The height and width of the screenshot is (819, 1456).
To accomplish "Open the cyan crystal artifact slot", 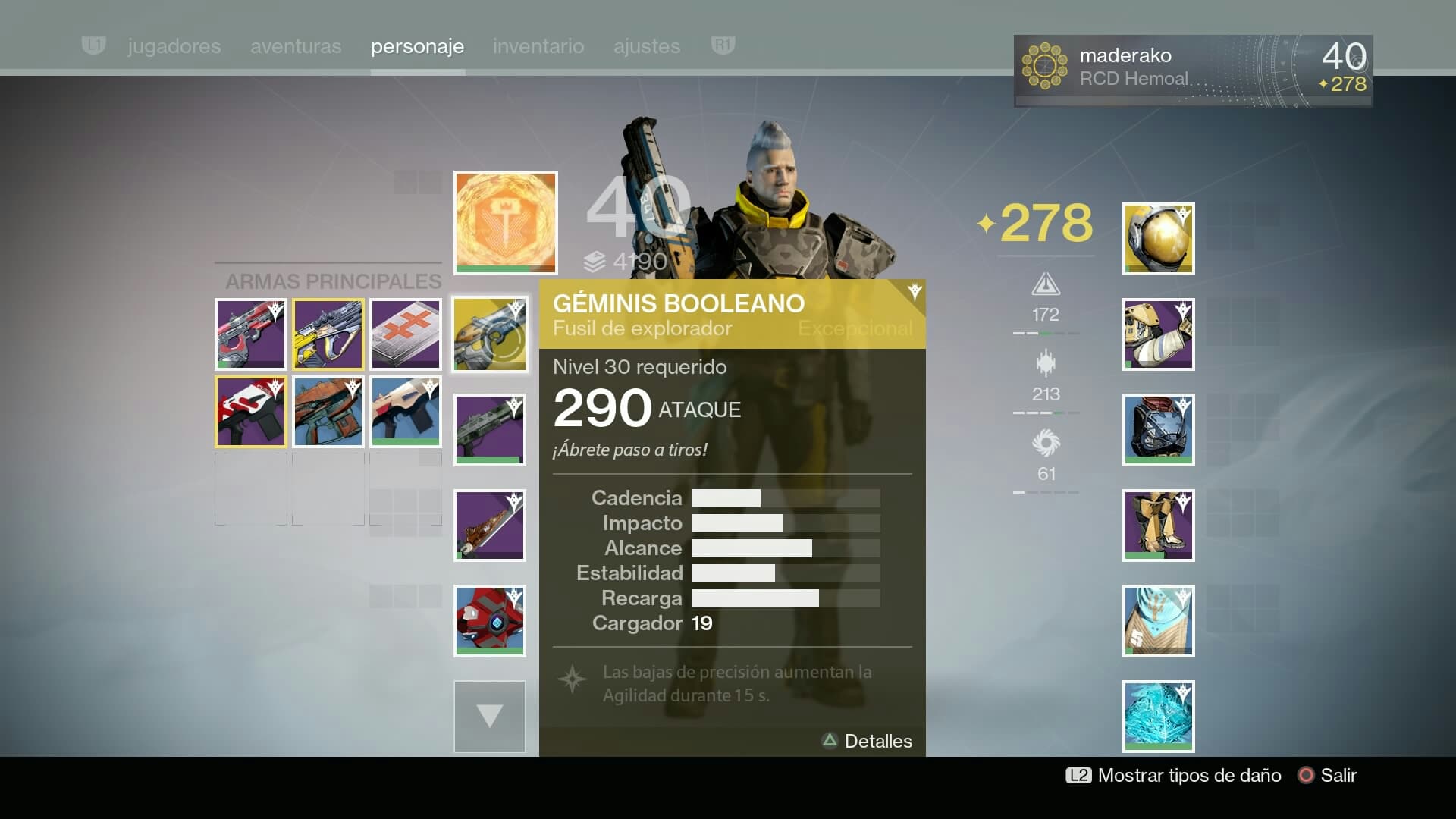I will [x=1158, y=717].
